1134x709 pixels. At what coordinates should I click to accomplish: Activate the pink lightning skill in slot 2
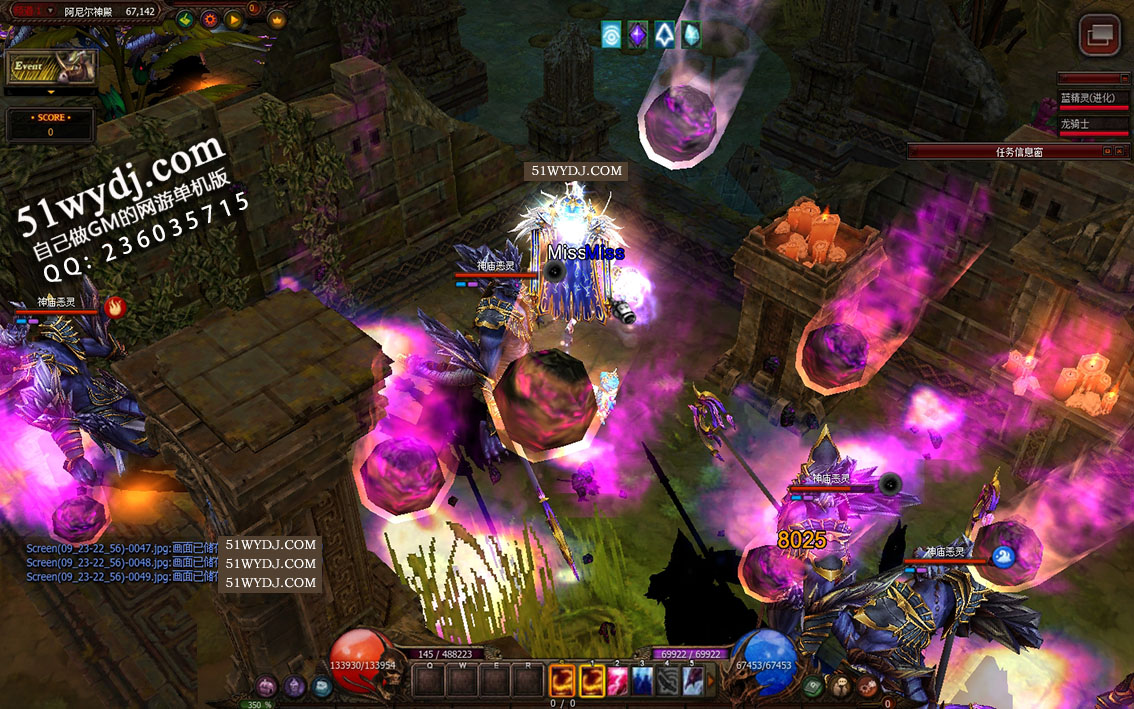[618, 681]
